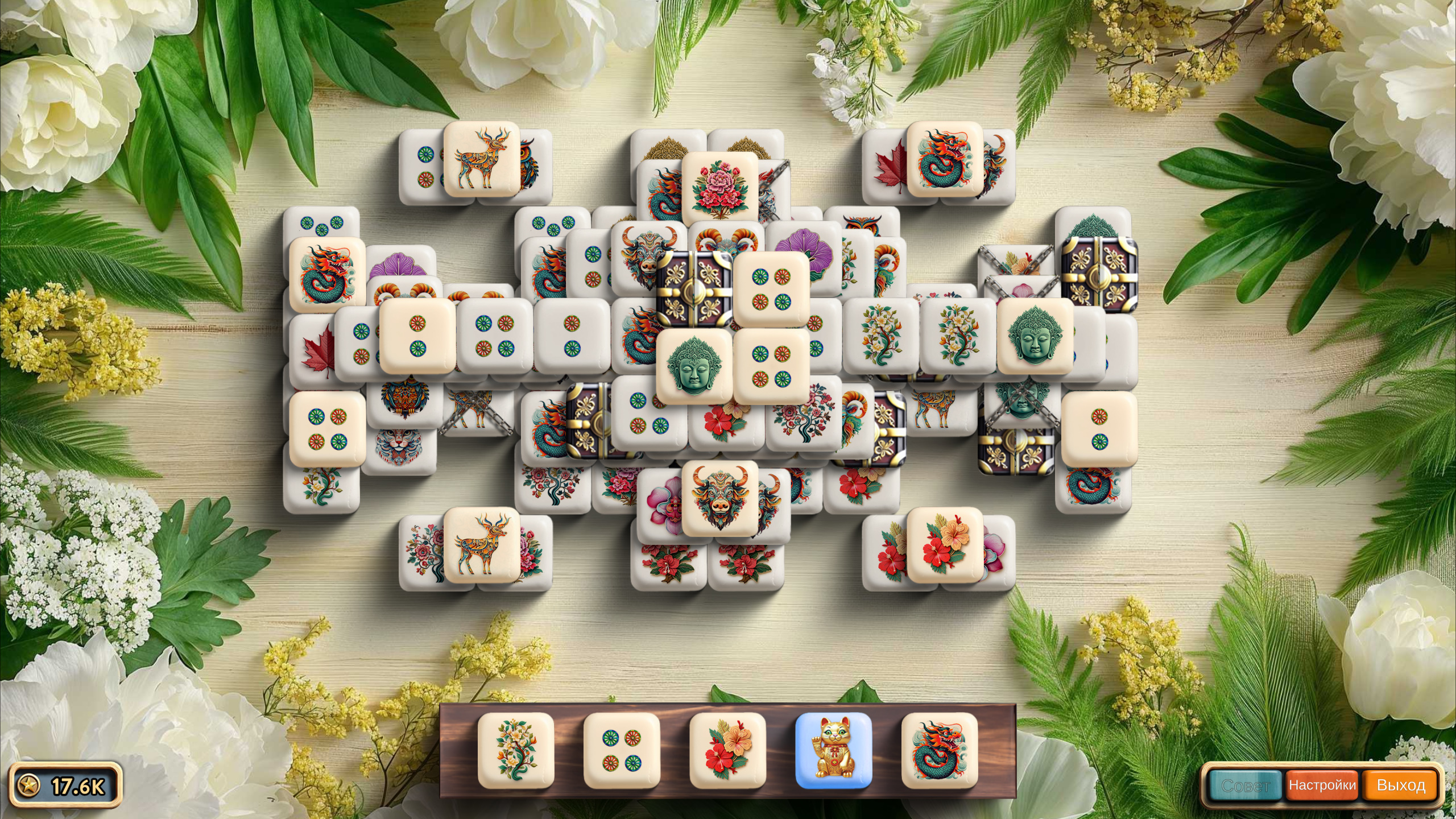Click the Совет hint button

coord(1245,786)
